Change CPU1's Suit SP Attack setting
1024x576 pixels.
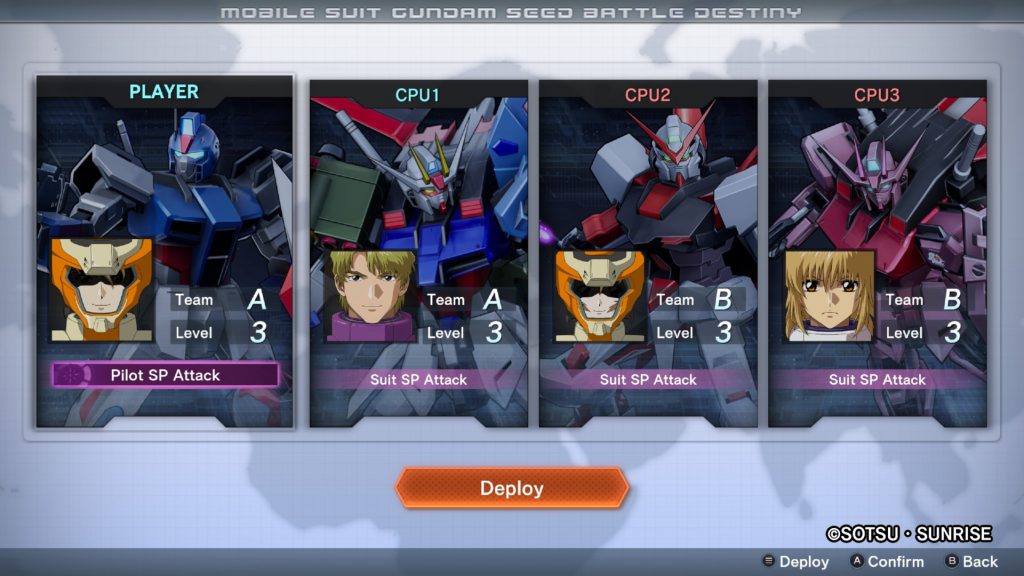(x=418, y=380)
